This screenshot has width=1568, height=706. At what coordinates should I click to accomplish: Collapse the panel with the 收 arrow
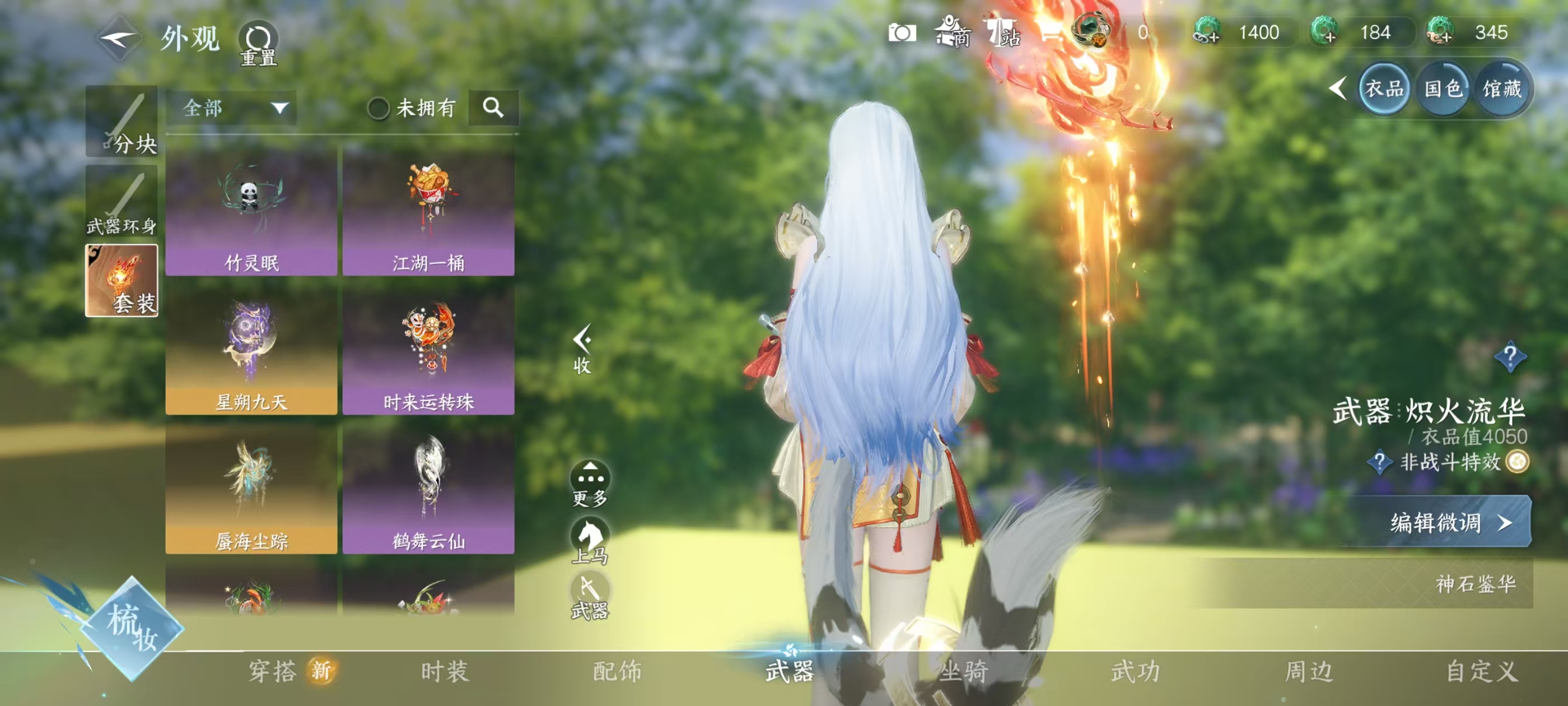tap(582, 349)
